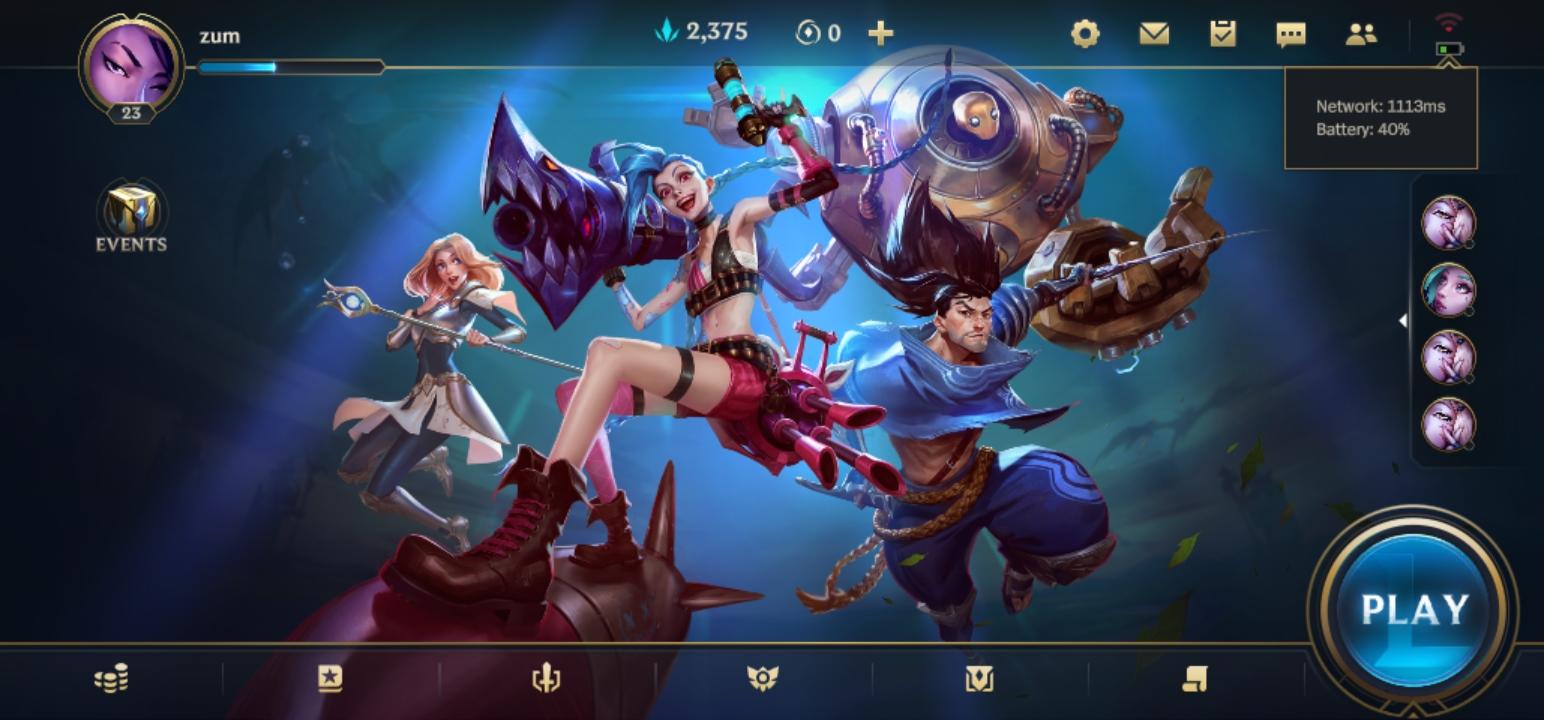This screenshot has height=720, width=1544.
Task: Open the Settings gear
Action: click(x=1086, y=33)
